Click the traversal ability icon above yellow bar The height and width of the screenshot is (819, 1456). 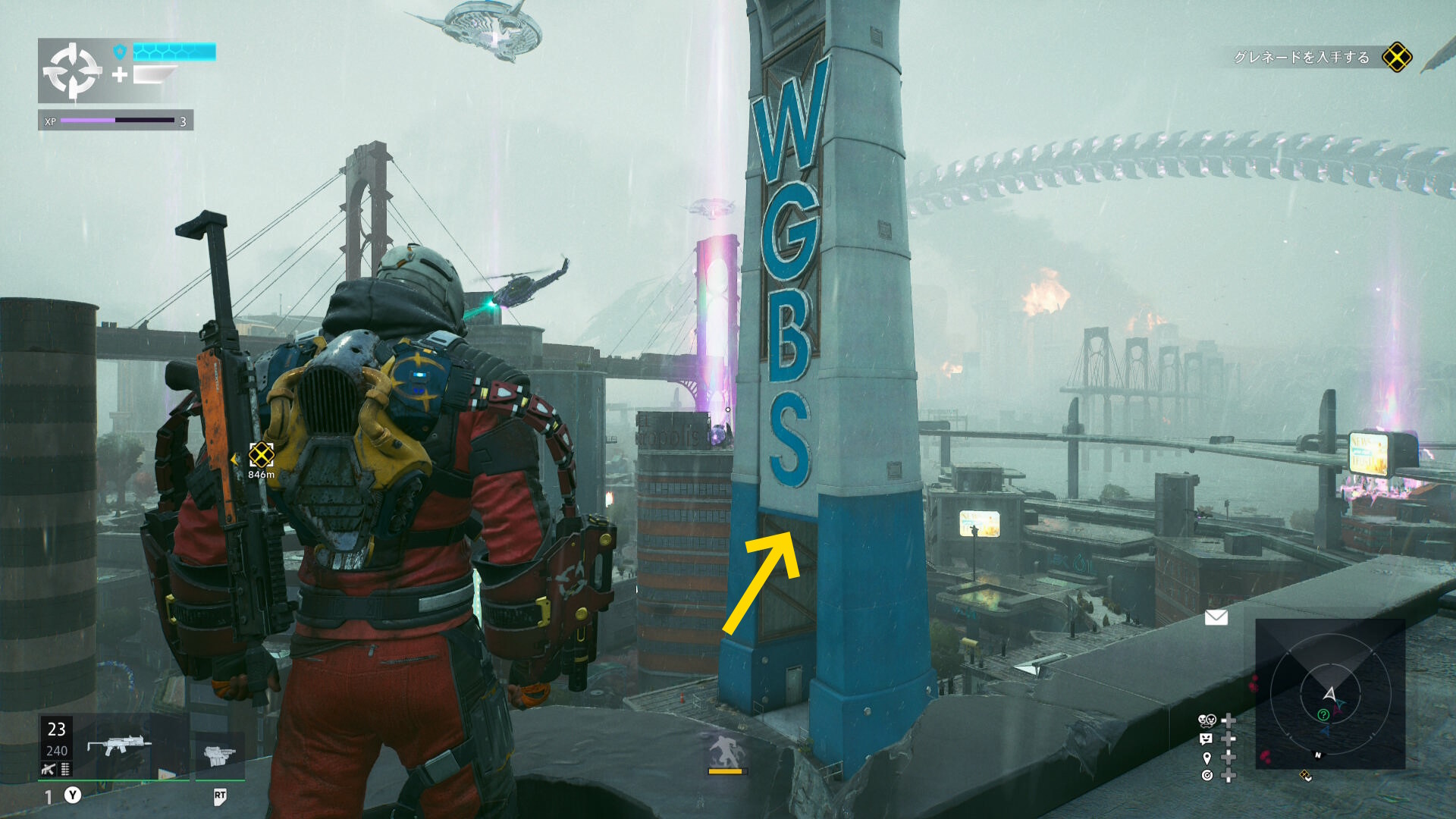[x=726, y=751]
